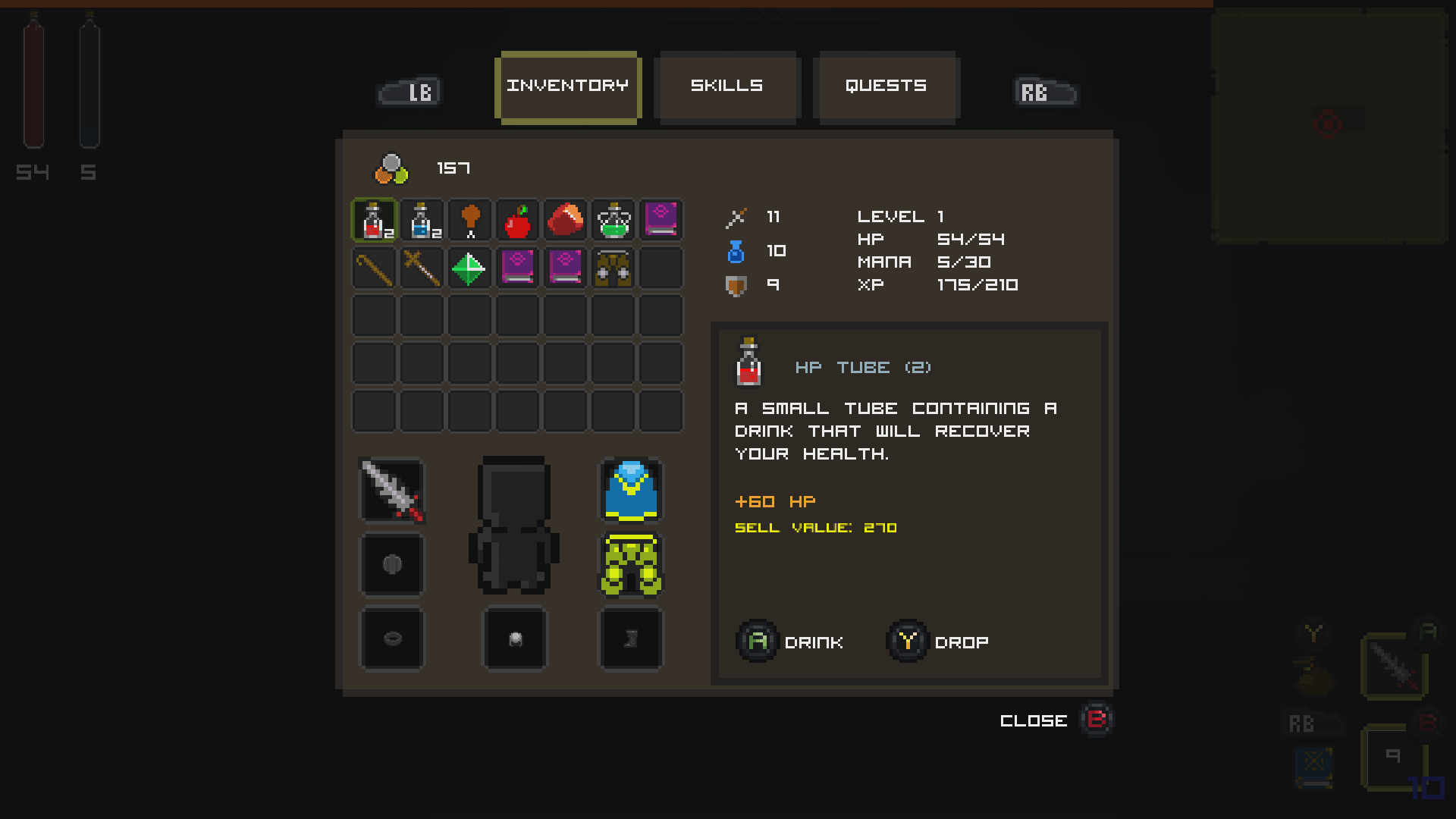Select the MP Tube item slot
The height and width of the screenshot is (819, 1456).
point(422,220)
